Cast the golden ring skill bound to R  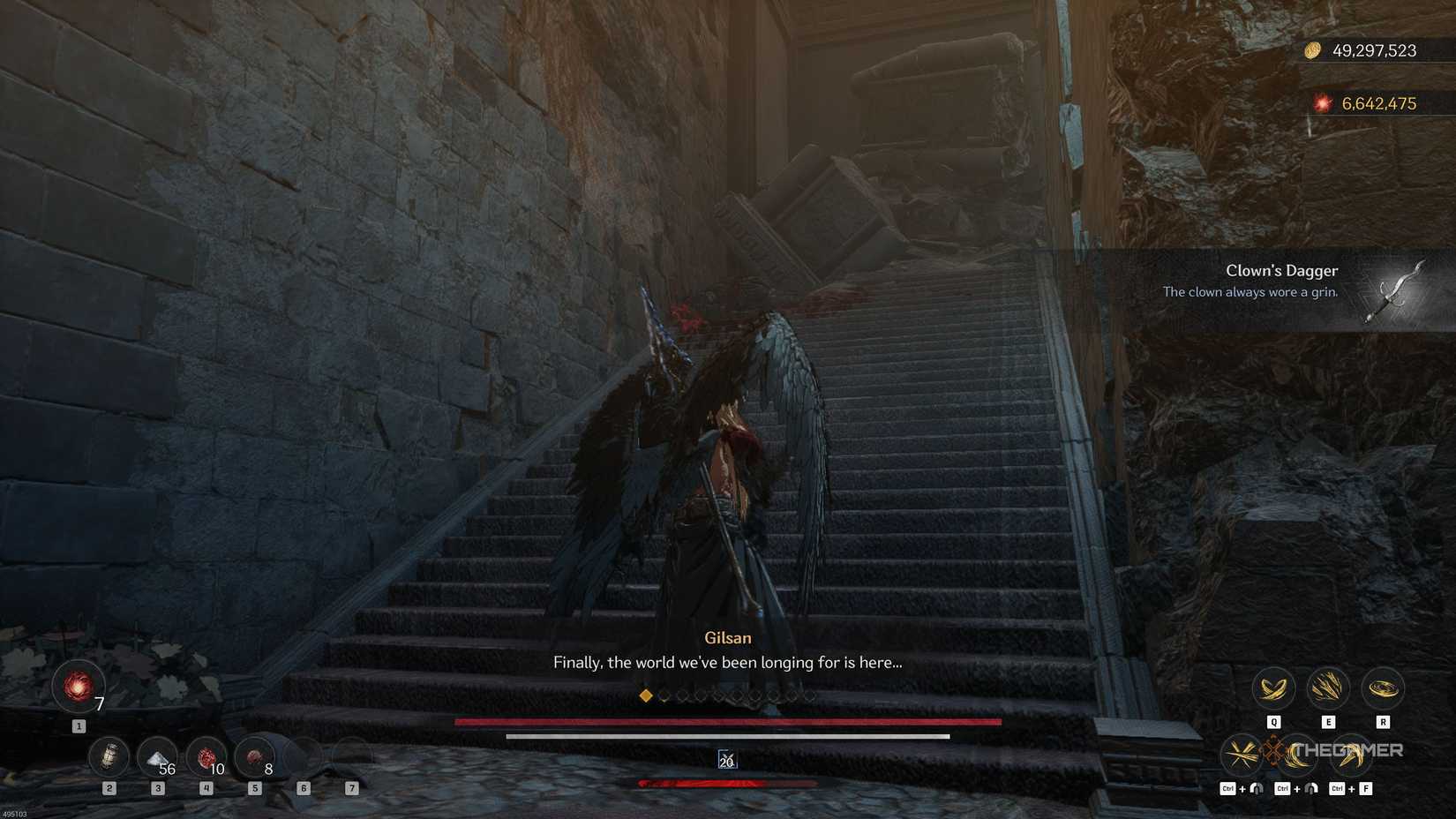coord(1383,688)
